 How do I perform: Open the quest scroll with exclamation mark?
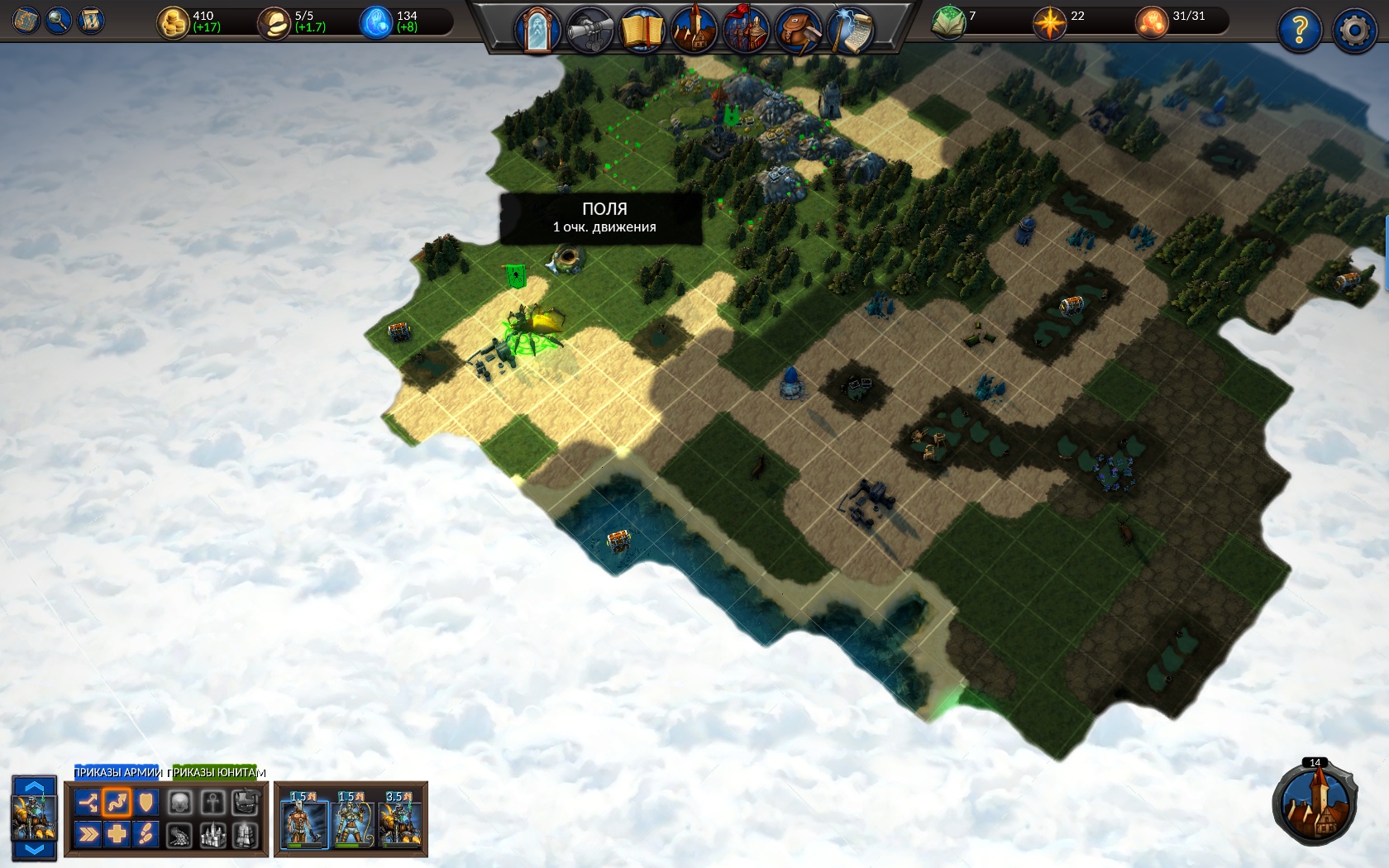[x=90, y=20]
